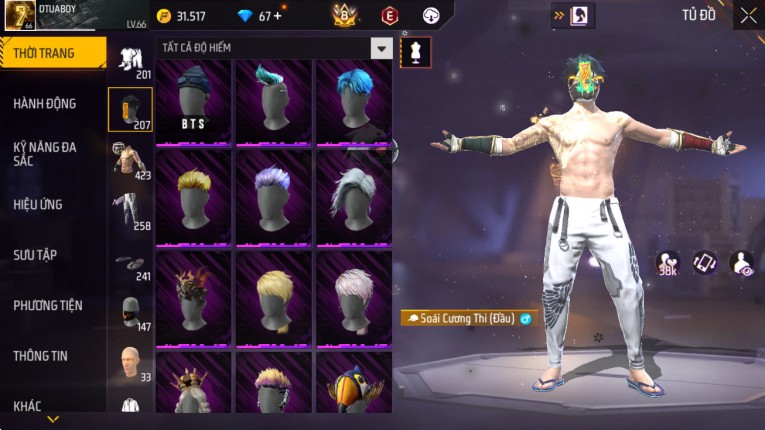Viewport: 765px width, 430px height.
Task: Open the shirt subcategory with 423 items
Action: (x=130, y=160)
